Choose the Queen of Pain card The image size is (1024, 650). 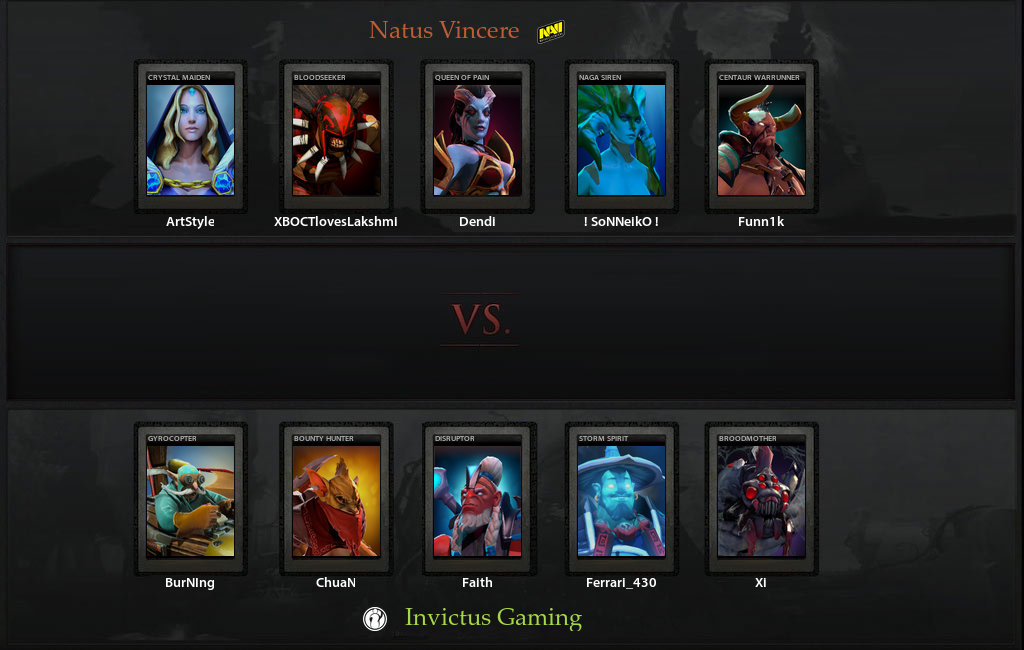coord(477,138)
